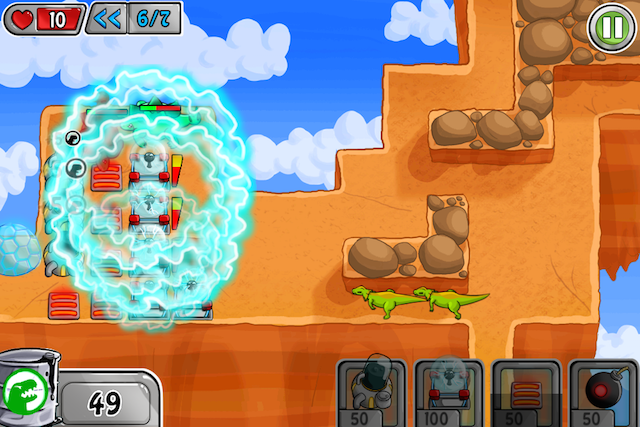Pick the orange striped barricade card
Screen dimensions: 640x427
pos(526,392)
